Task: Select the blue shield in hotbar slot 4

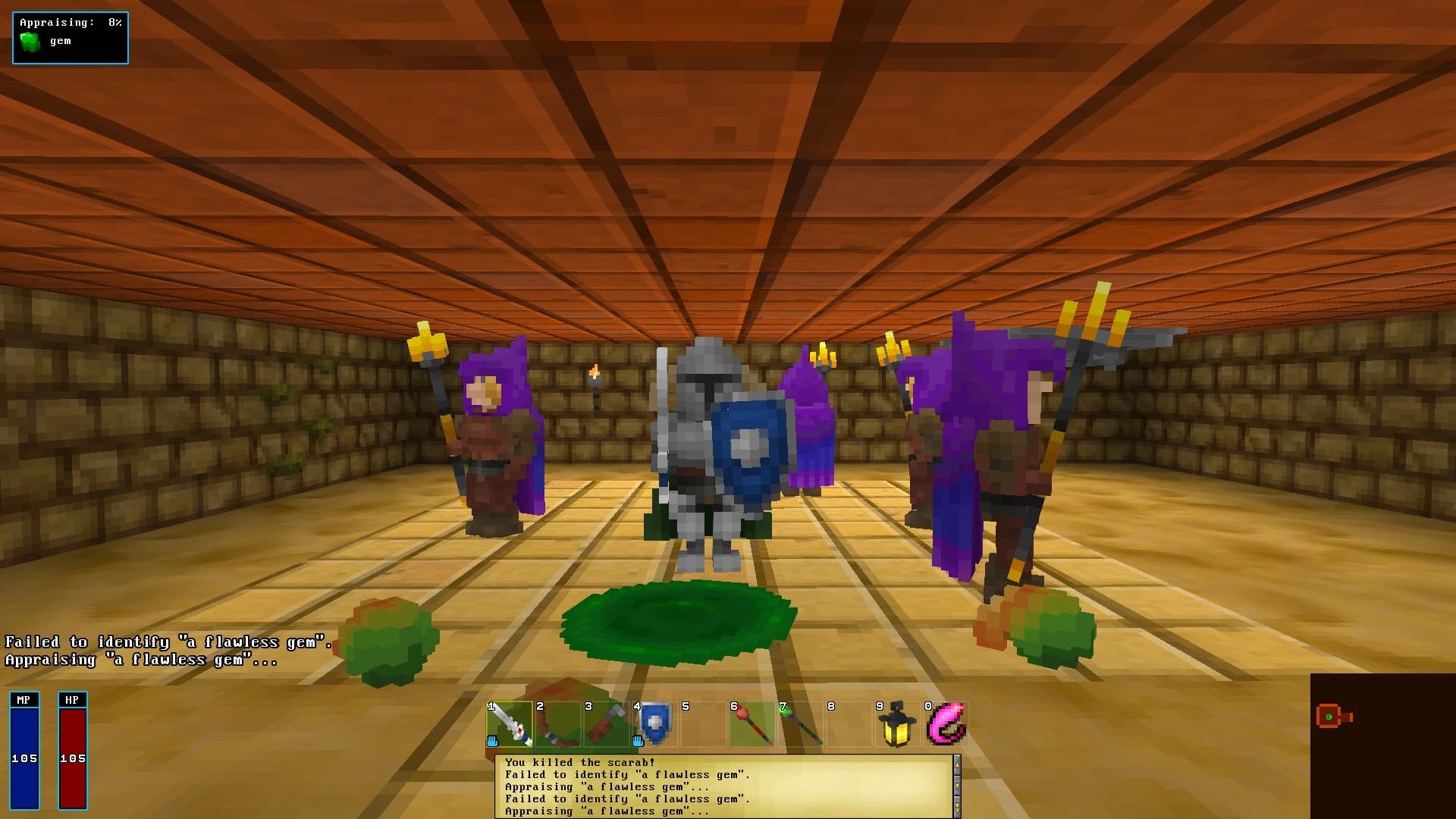Action: point(656,722)
